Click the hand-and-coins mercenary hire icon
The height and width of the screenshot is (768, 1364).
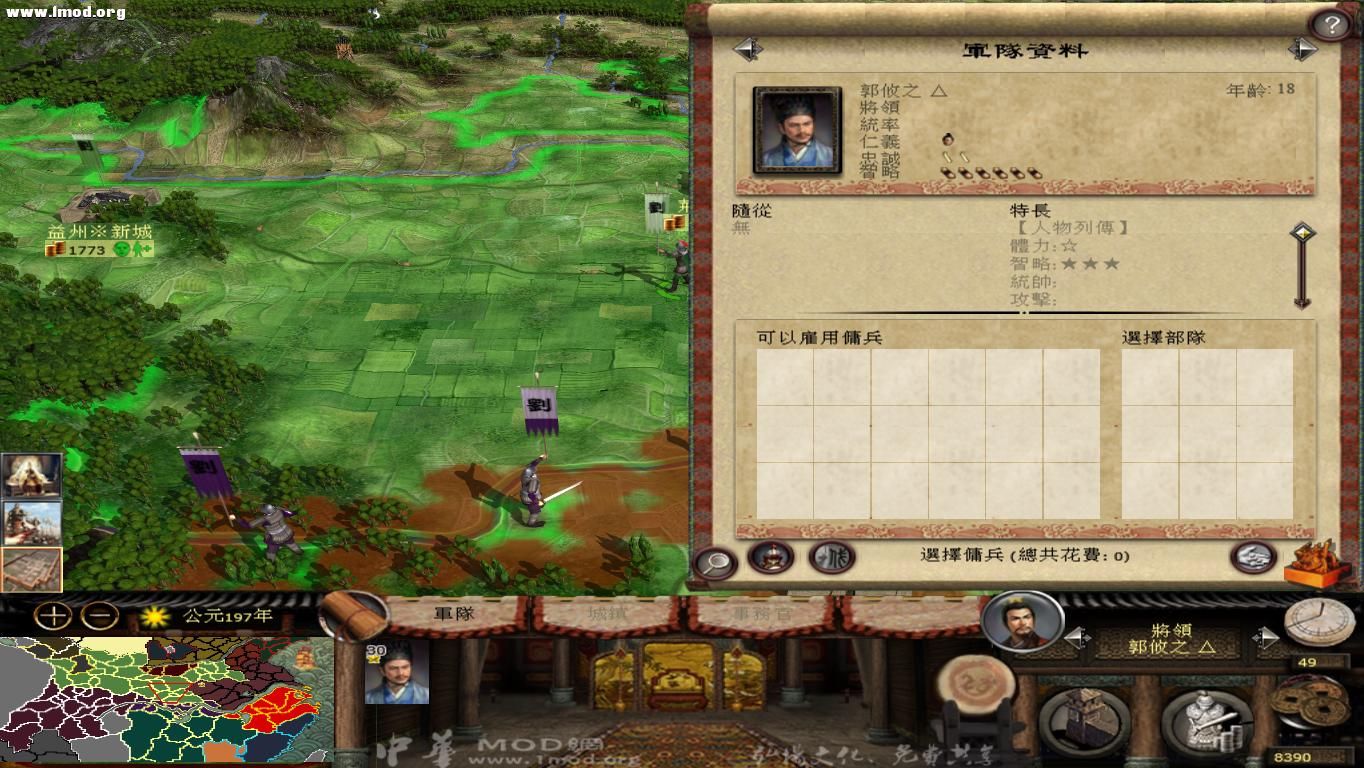coord(1253,557)
